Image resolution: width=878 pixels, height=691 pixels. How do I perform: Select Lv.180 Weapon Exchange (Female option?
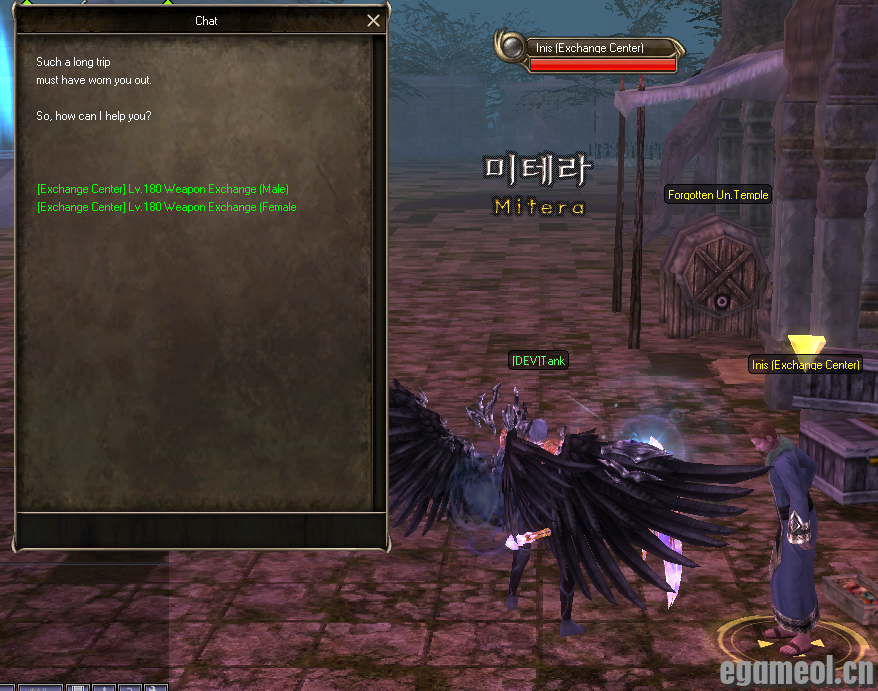point(166,207)
